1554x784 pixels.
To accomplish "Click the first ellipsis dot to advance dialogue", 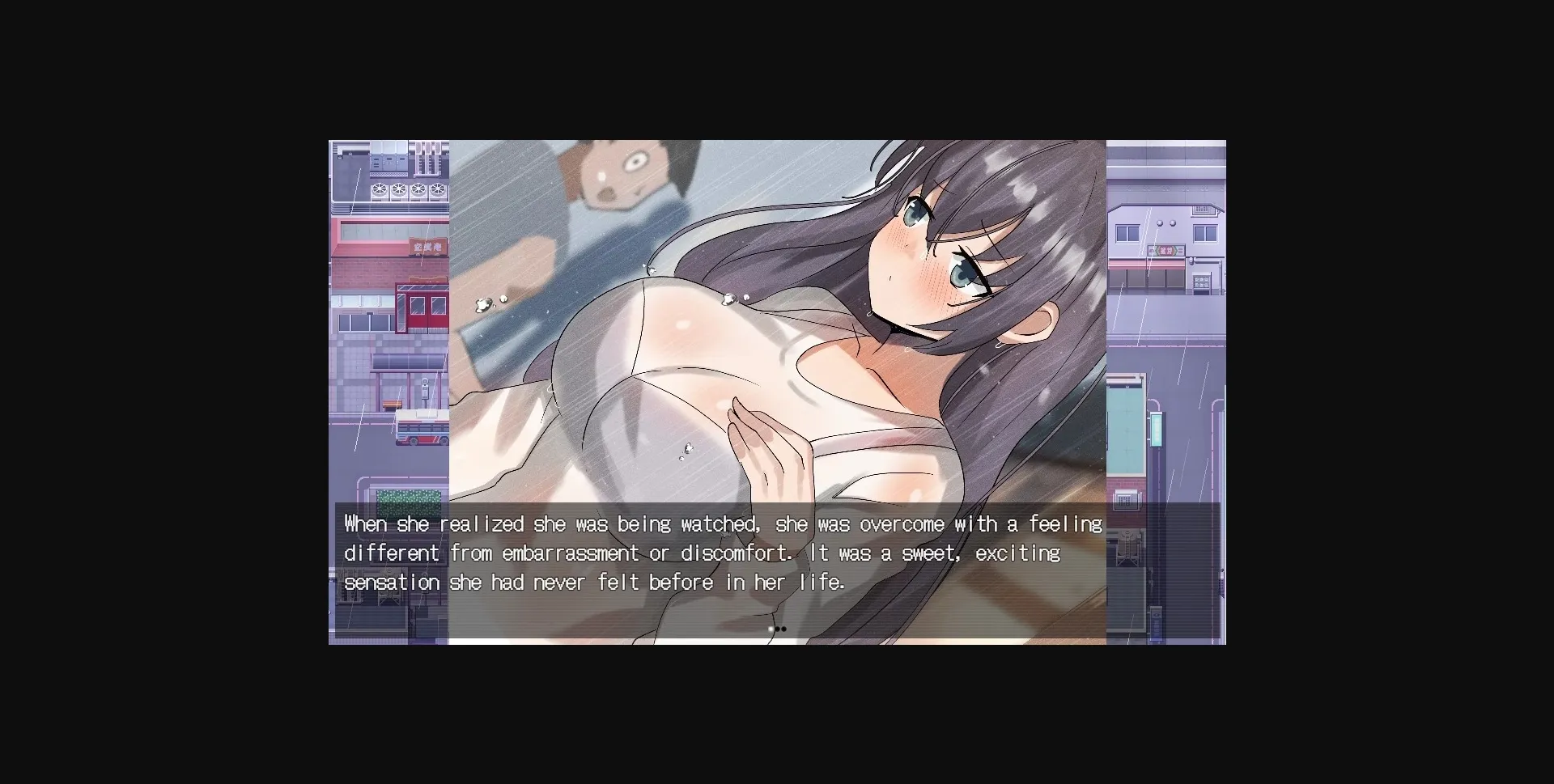I will (x=778, y=629).
